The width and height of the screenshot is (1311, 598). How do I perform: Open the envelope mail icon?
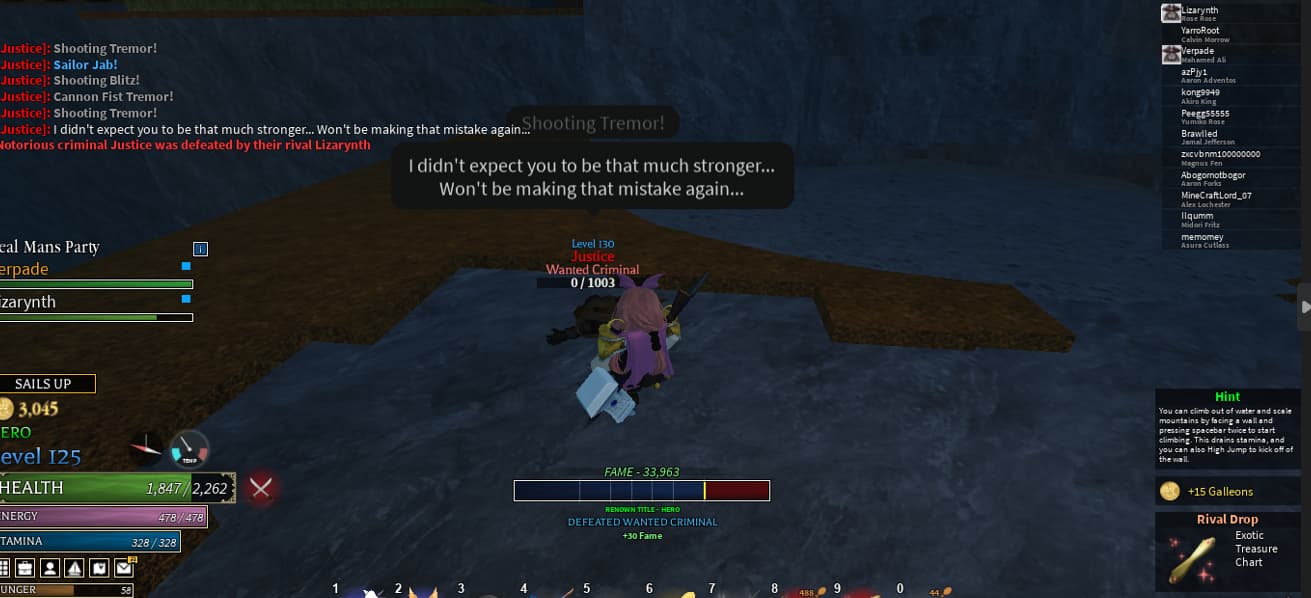[123, 568]
